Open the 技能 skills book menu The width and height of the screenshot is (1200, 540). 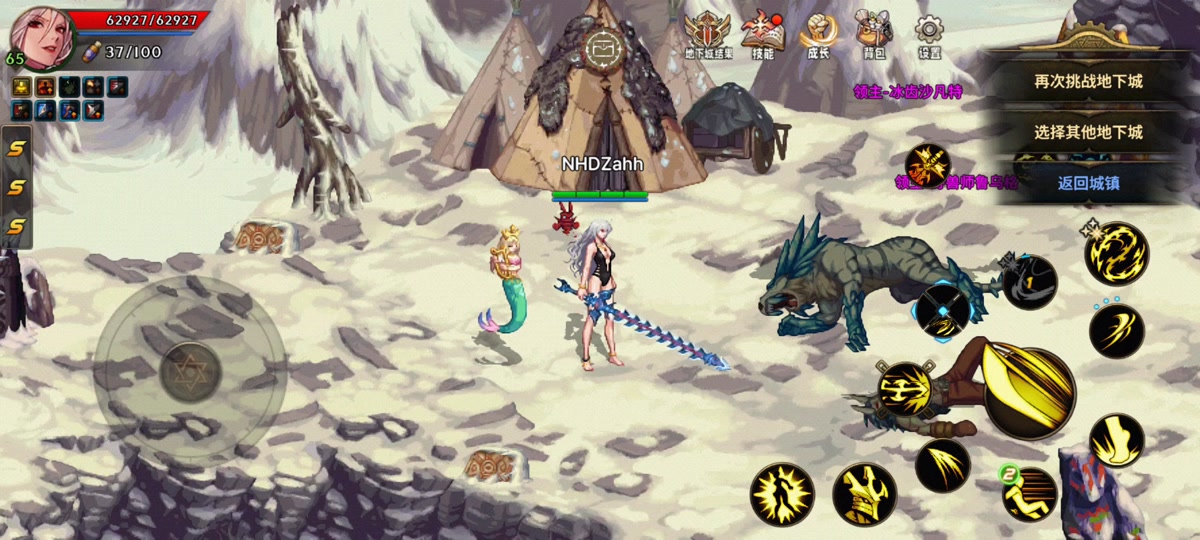coord(762,34)
